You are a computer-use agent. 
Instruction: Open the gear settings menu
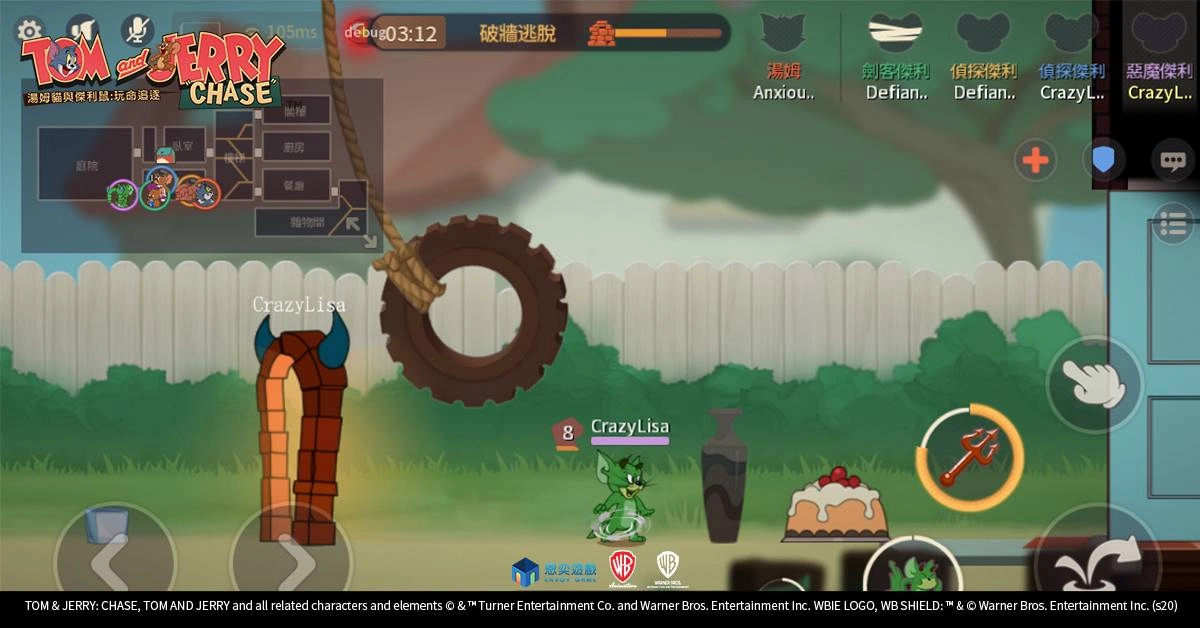(29, 30)
